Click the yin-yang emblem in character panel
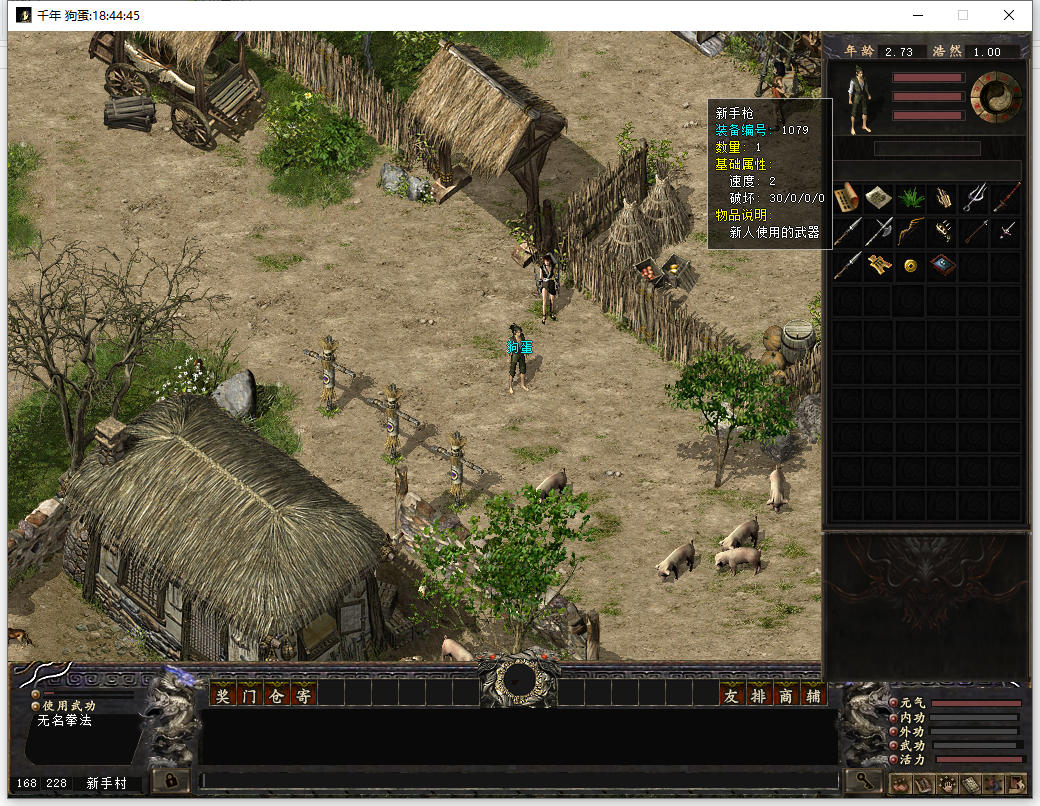The image size is (1040, 806). coord(996,96)
